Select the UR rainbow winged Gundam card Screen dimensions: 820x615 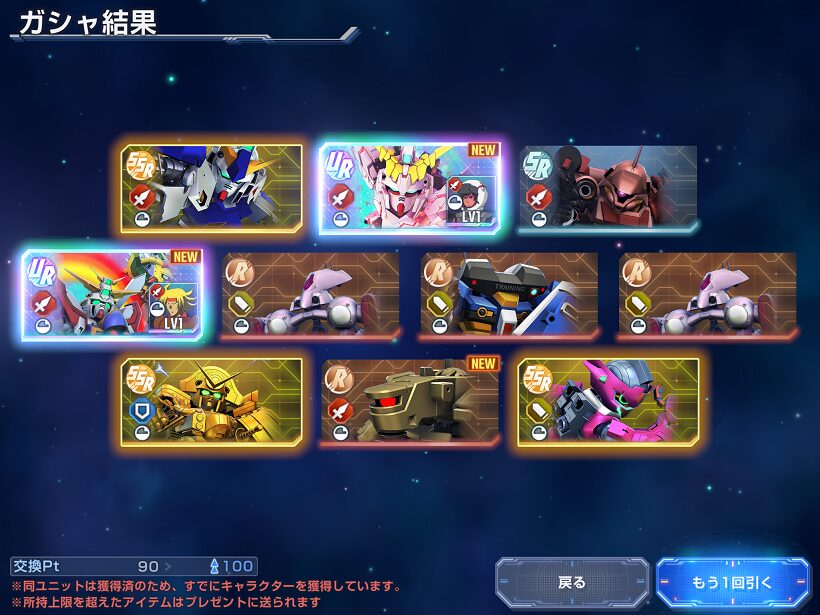pyautogui.click(x=112, y=294)
